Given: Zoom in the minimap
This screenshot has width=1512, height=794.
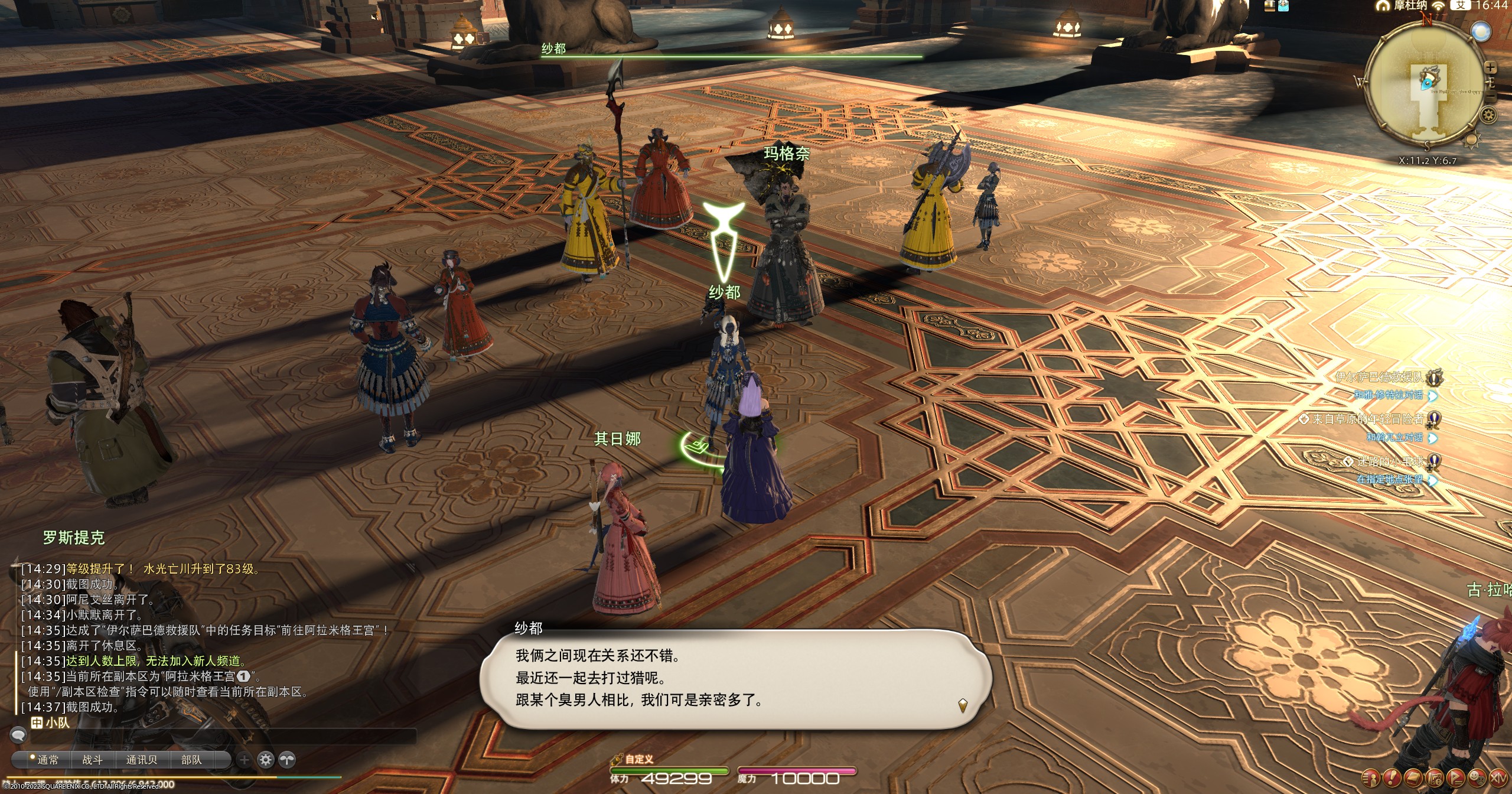Looking at the screenshot, I should pos(1491,67).
